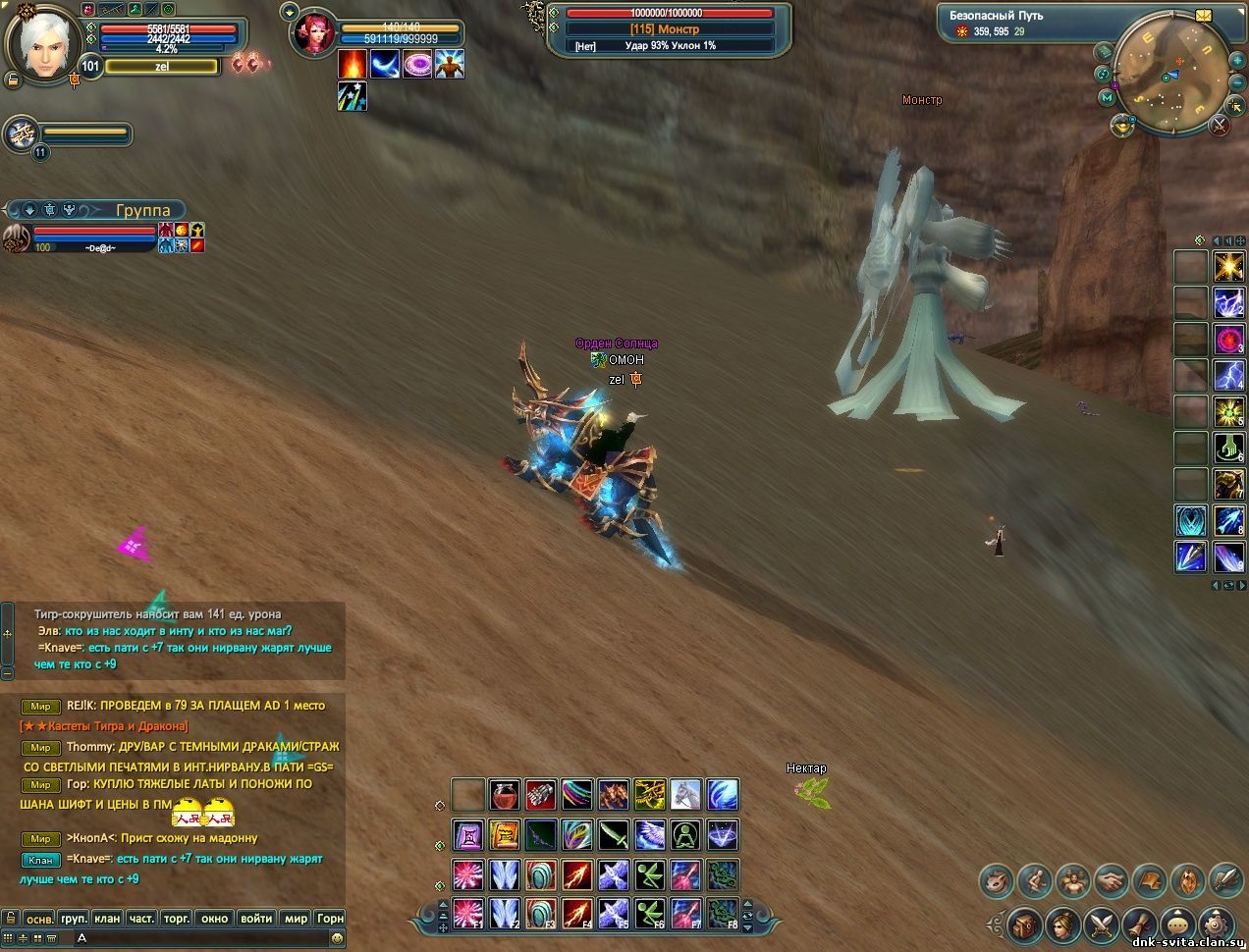Open the inventory bag button
The height and width of the screenshot is (952, 1249).
click(1023, 924)
